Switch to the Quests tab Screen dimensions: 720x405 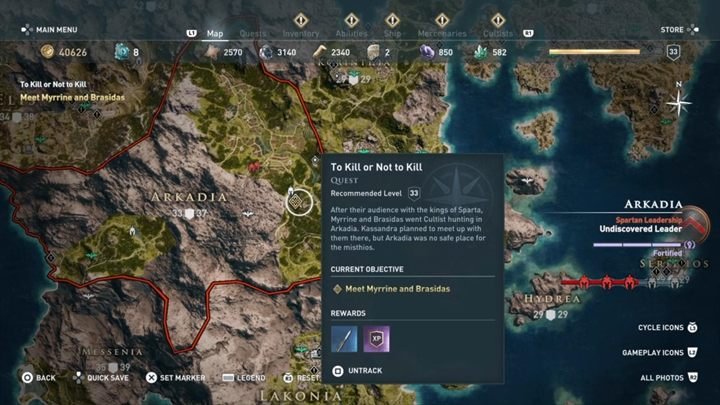pyautogui.click(x=253, y=33)
